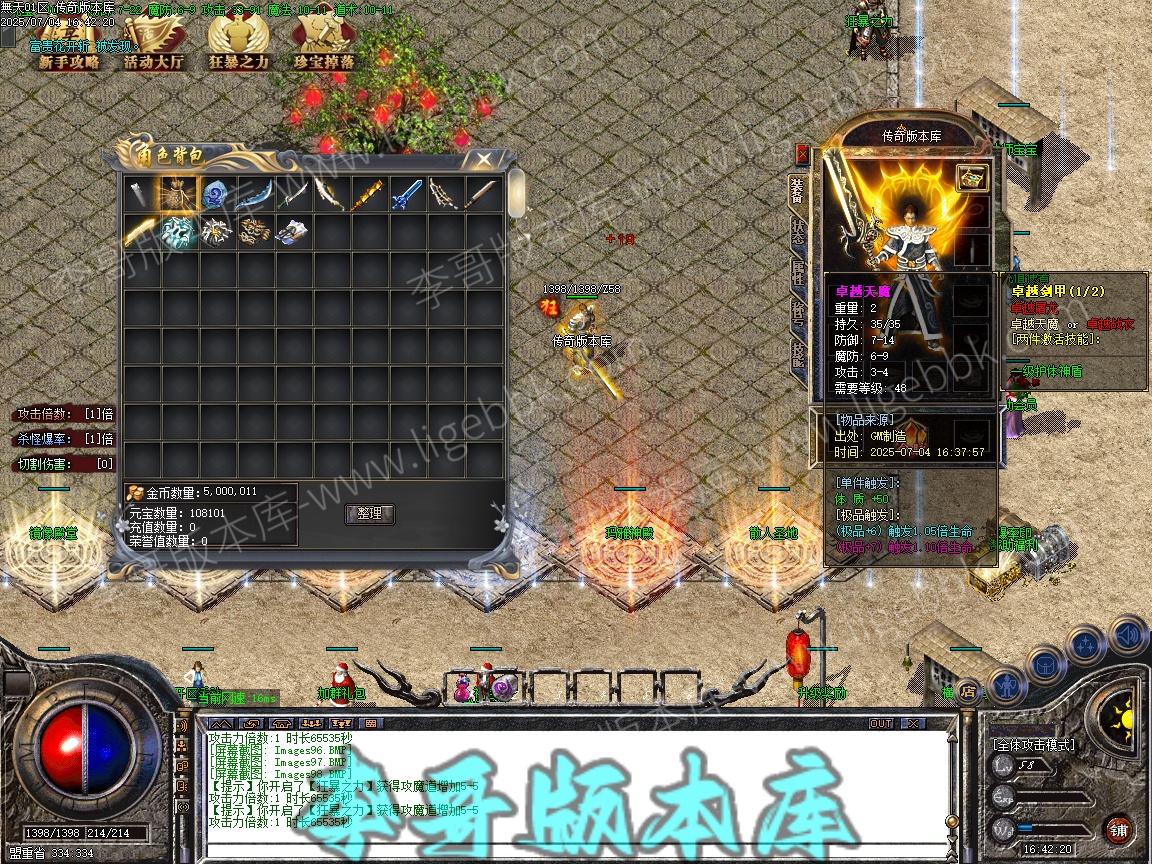Toggle sound with the speaker button
This screenshot has height=864, width=1152.
click(x=1127, y=634)
